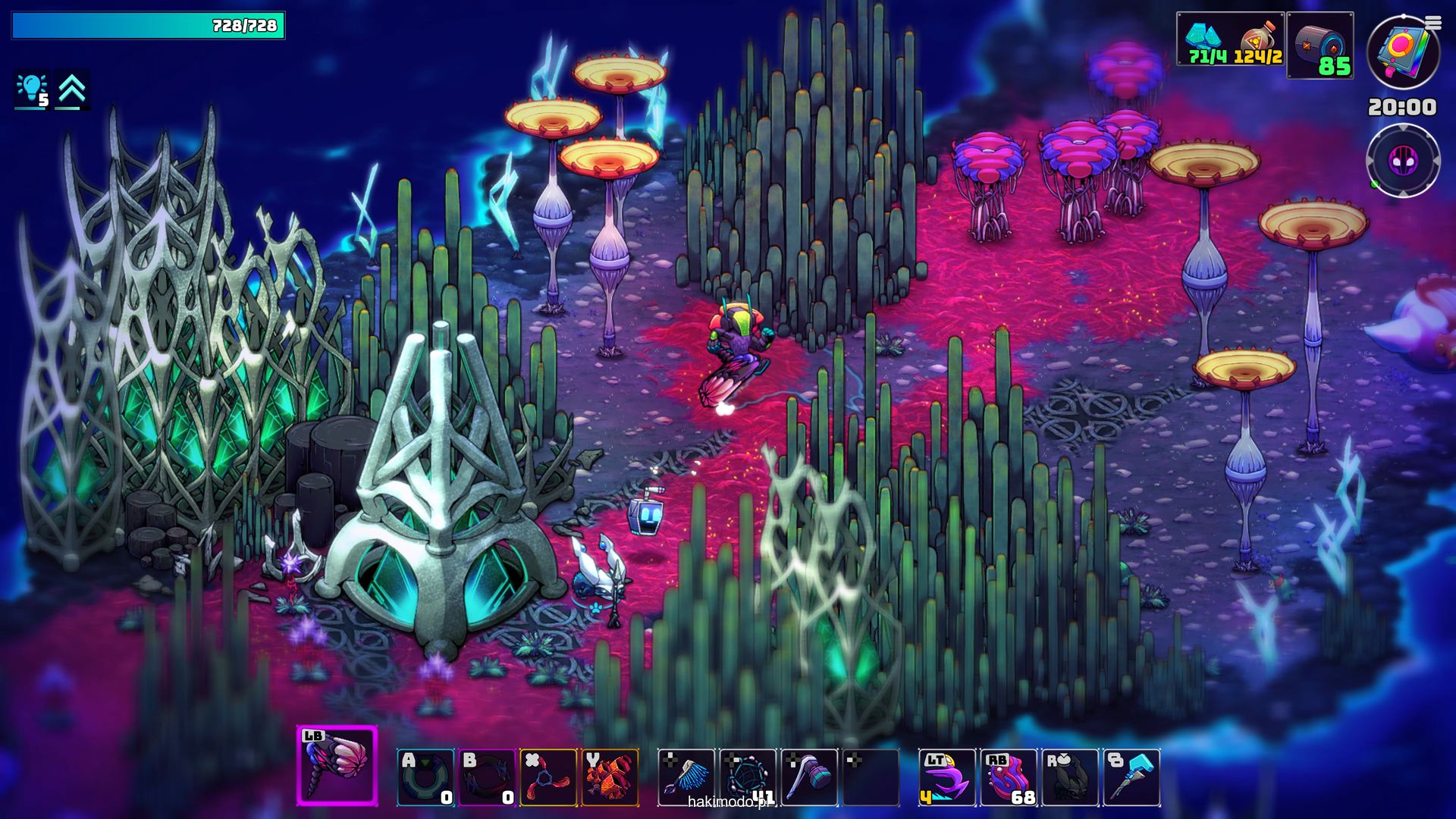Image resolution: width=1456 pixels, height=819 pixels.
Task: Open the rainbow-edged journal book
Action: (1402, 53)
